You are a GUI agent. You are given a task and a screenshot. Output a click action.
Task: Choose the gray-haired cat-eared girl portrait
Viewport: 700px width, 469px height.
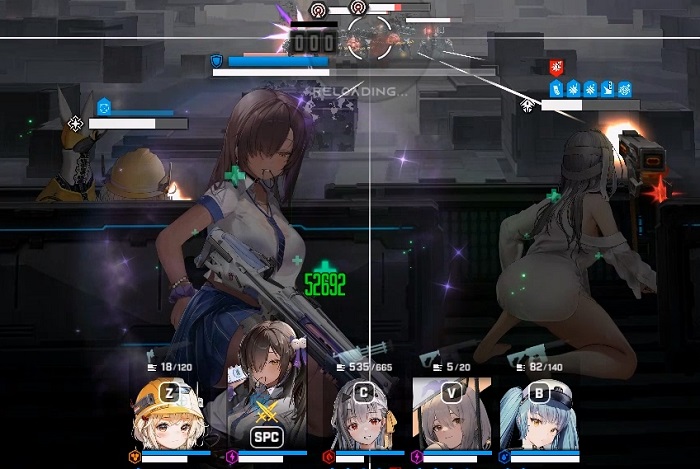pos(451,414)
